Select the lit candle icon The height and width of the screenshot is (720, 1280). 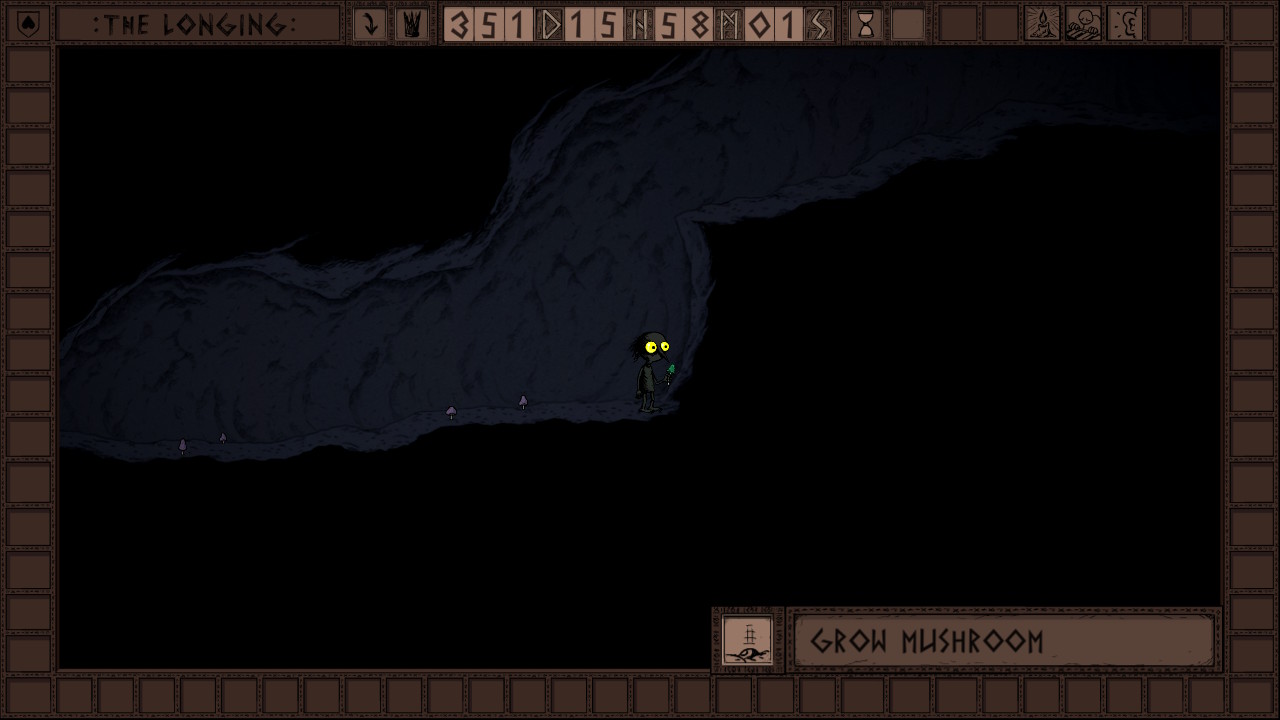coord(1042,24)
